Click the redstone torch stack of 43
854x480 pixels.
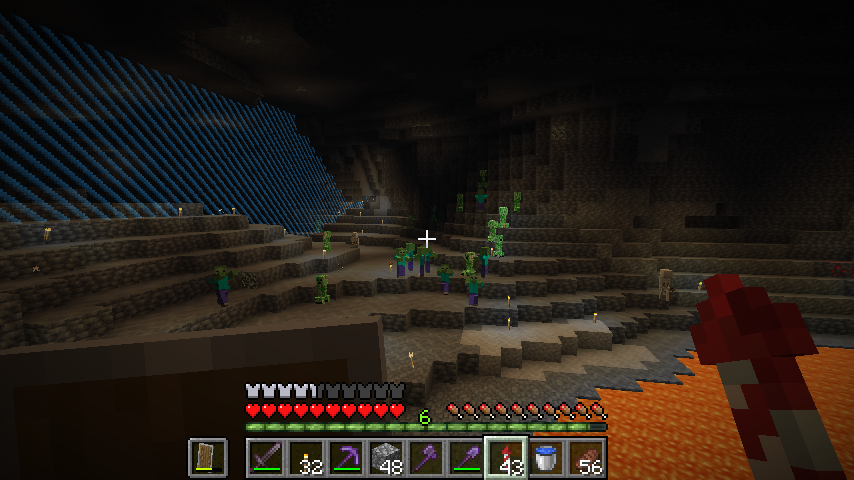point(506,458)
